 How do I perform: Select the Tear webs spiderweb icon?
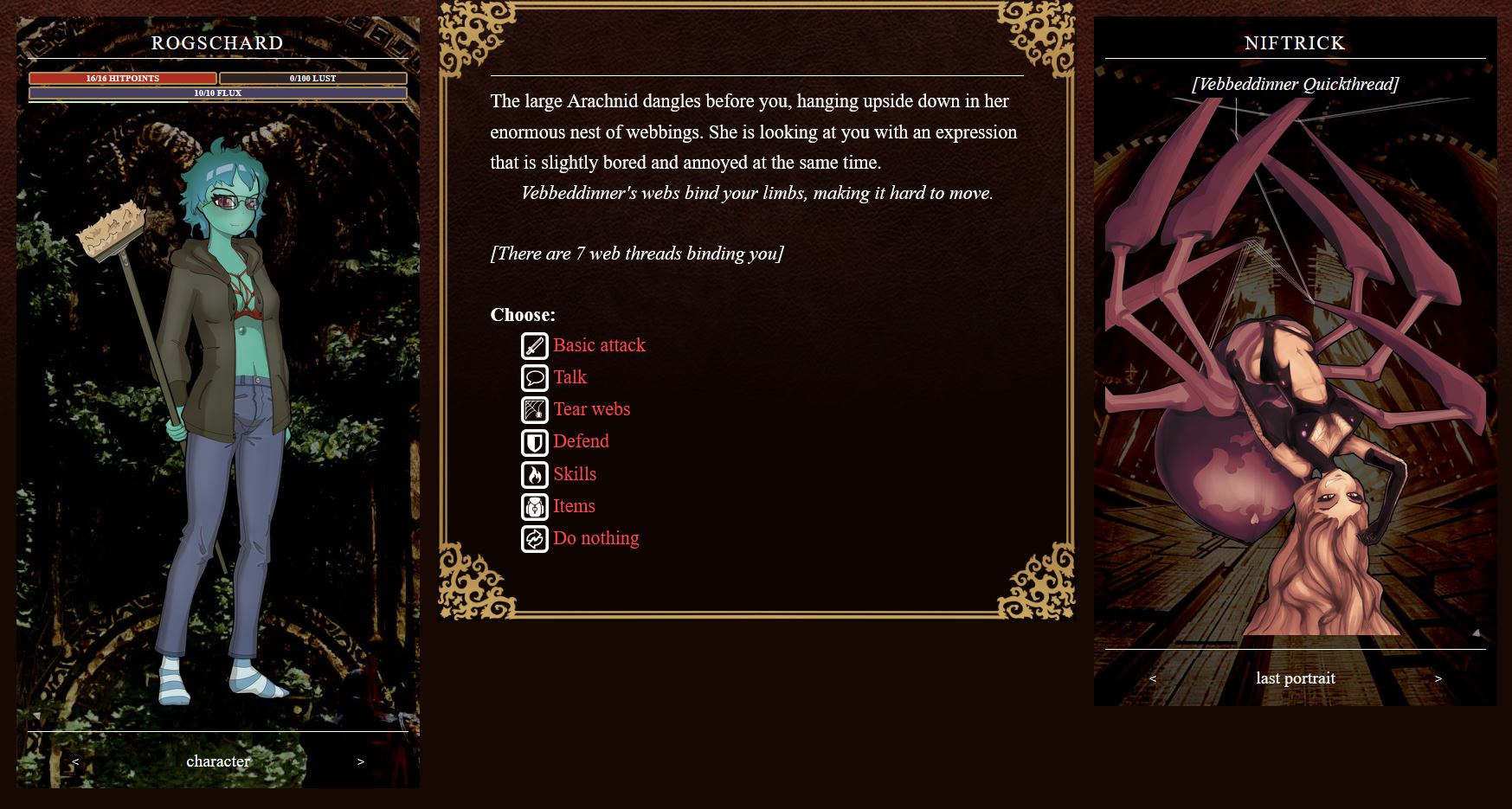[x=534, y=409]
